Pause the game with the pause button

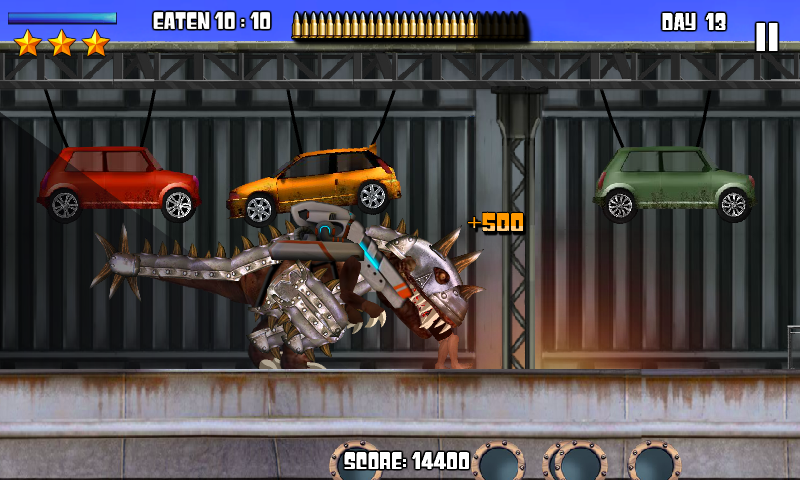[x=766, y=37]
